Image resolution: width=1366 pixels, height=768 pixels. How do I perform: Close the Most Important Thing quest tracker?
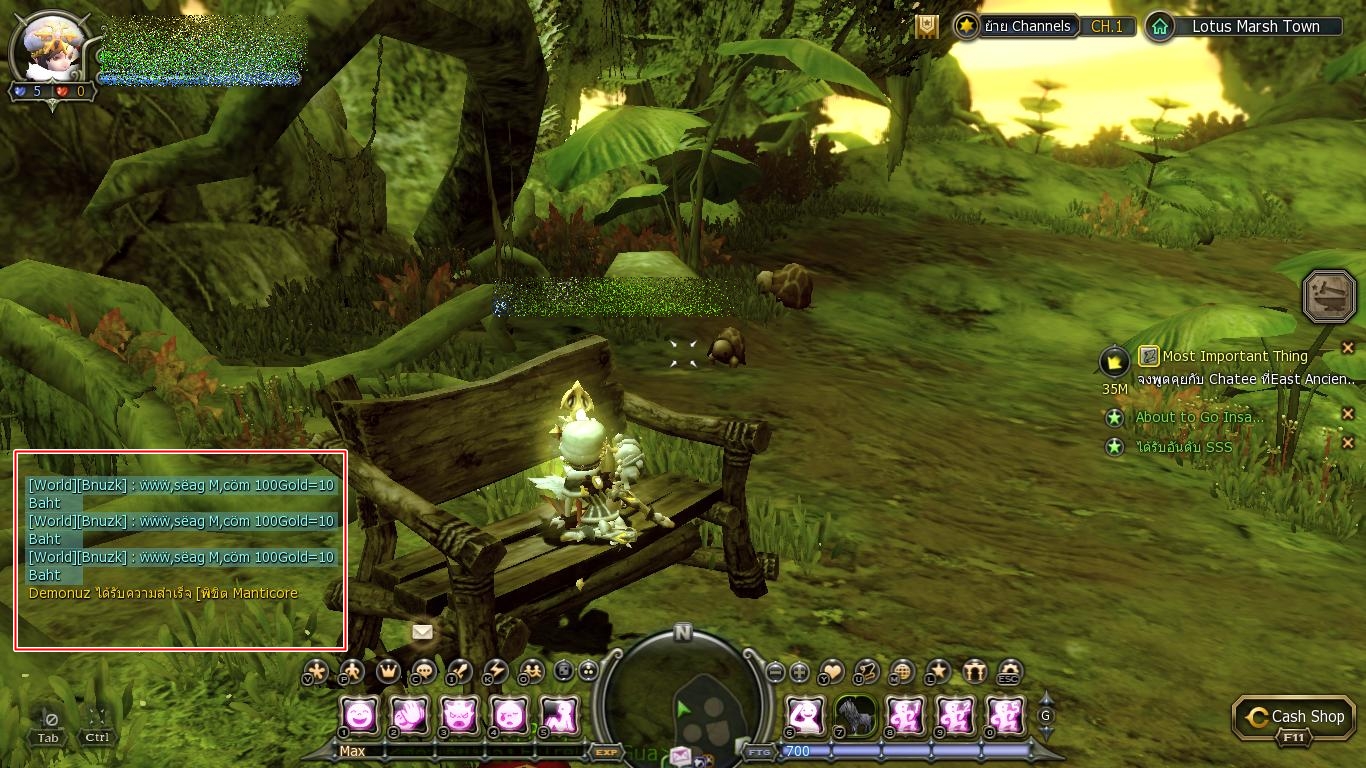coord(1348,348)
